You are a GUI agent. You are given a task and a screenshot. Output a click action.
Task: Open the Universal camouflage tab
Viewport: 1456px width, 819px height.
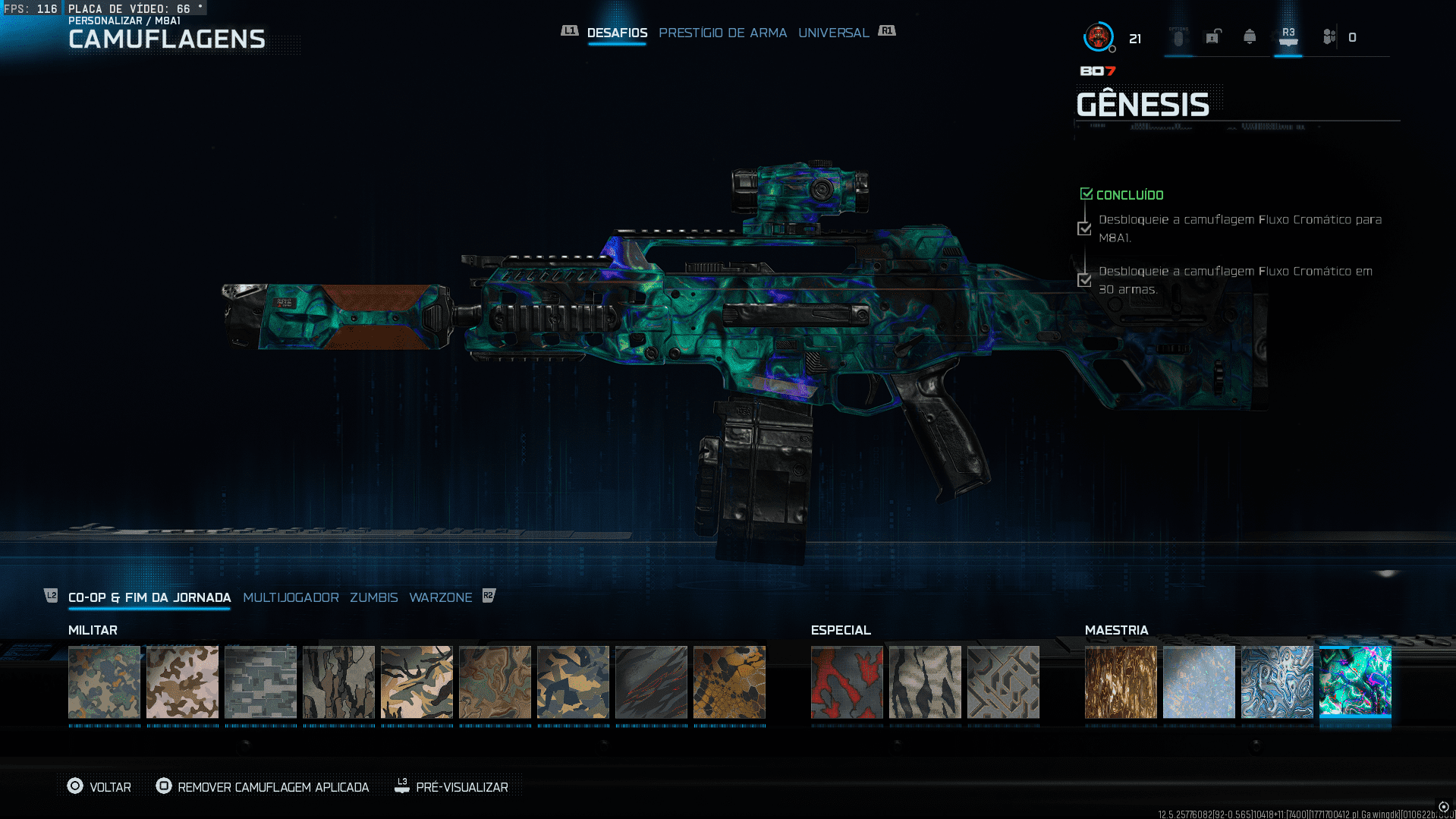click(833, 33)
